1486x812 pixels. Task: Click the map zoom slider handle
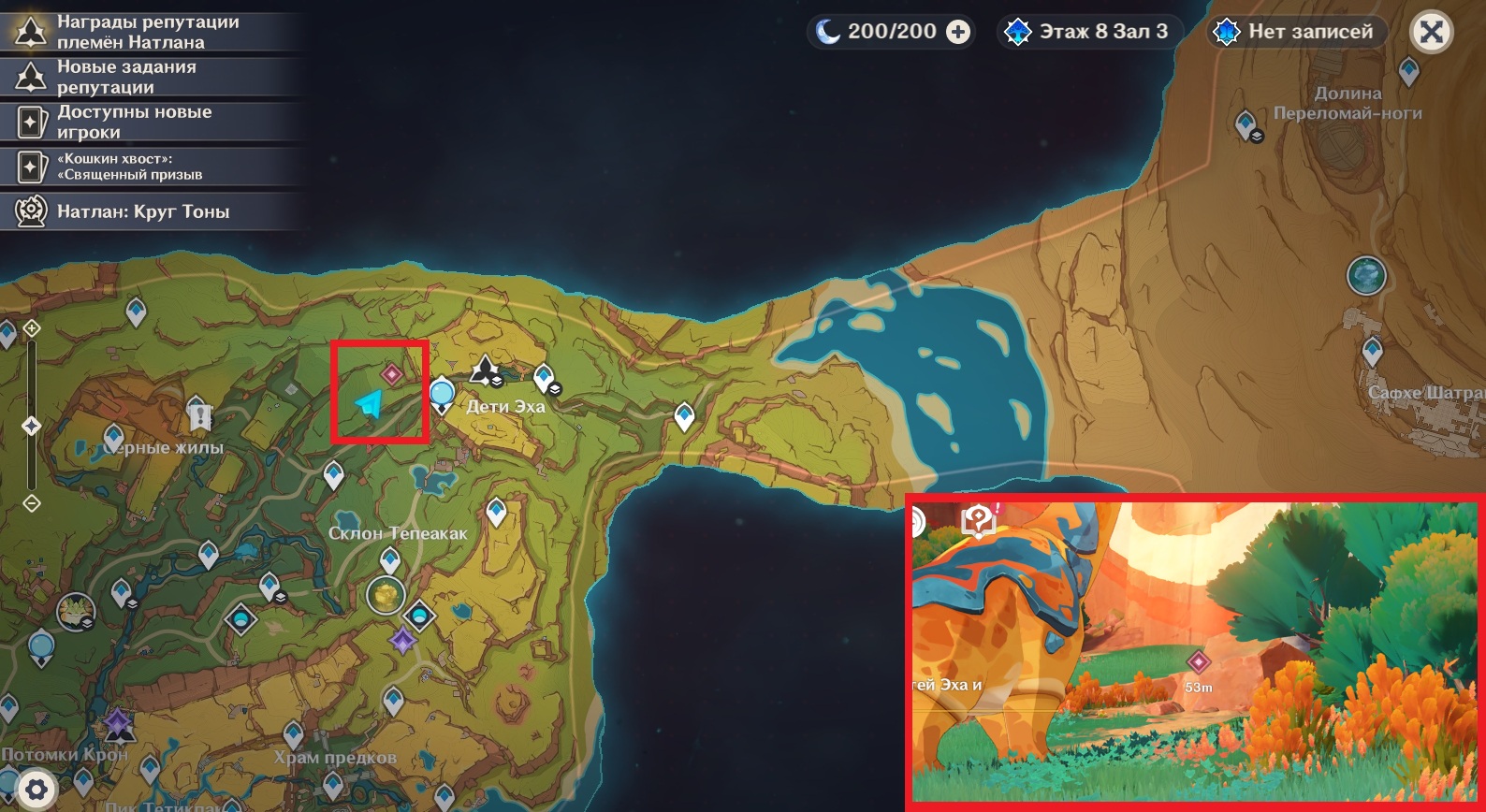coord(32,427)
